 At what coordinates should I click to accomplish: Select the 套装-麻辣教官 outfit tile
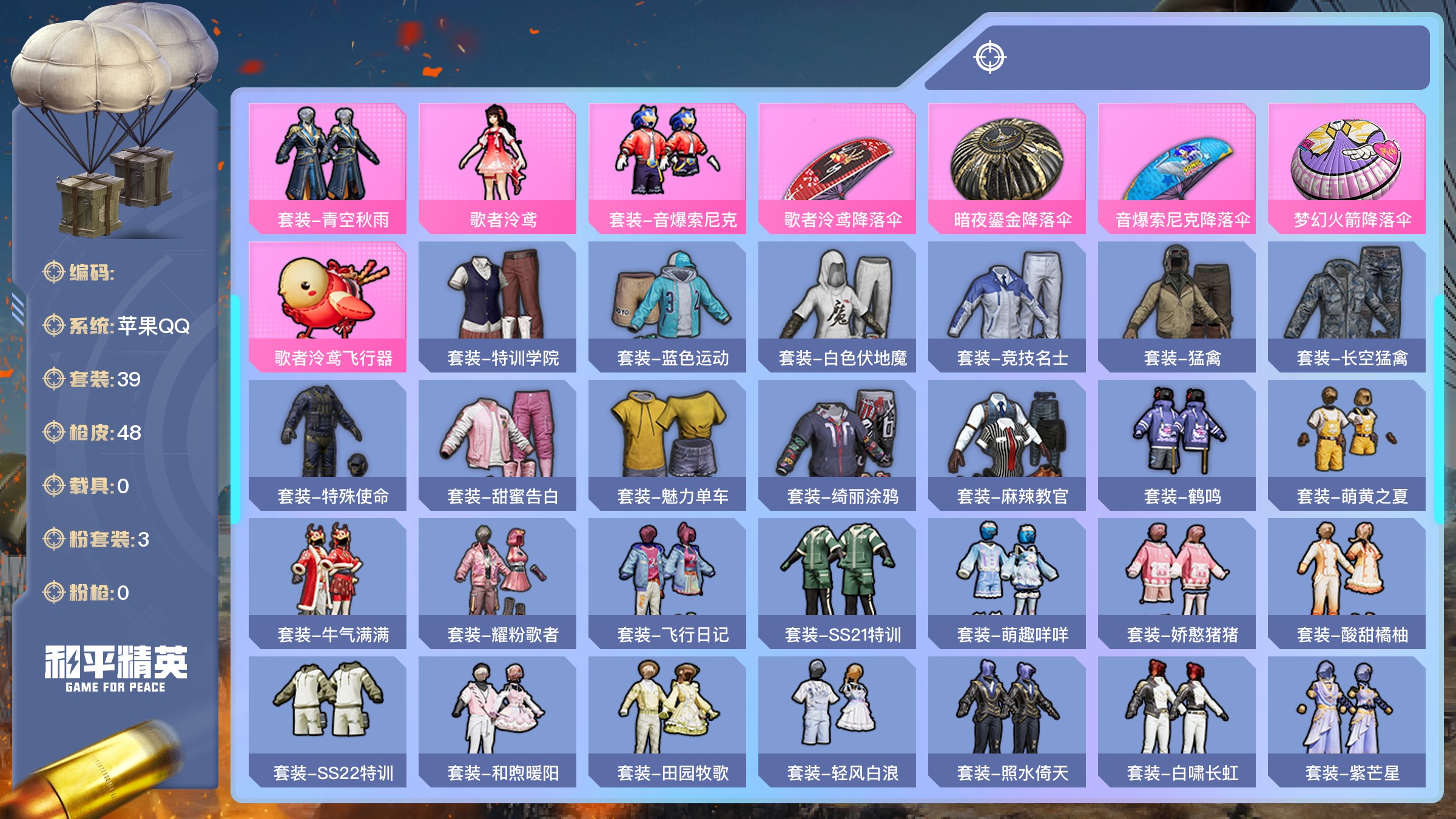[1007, 445]
